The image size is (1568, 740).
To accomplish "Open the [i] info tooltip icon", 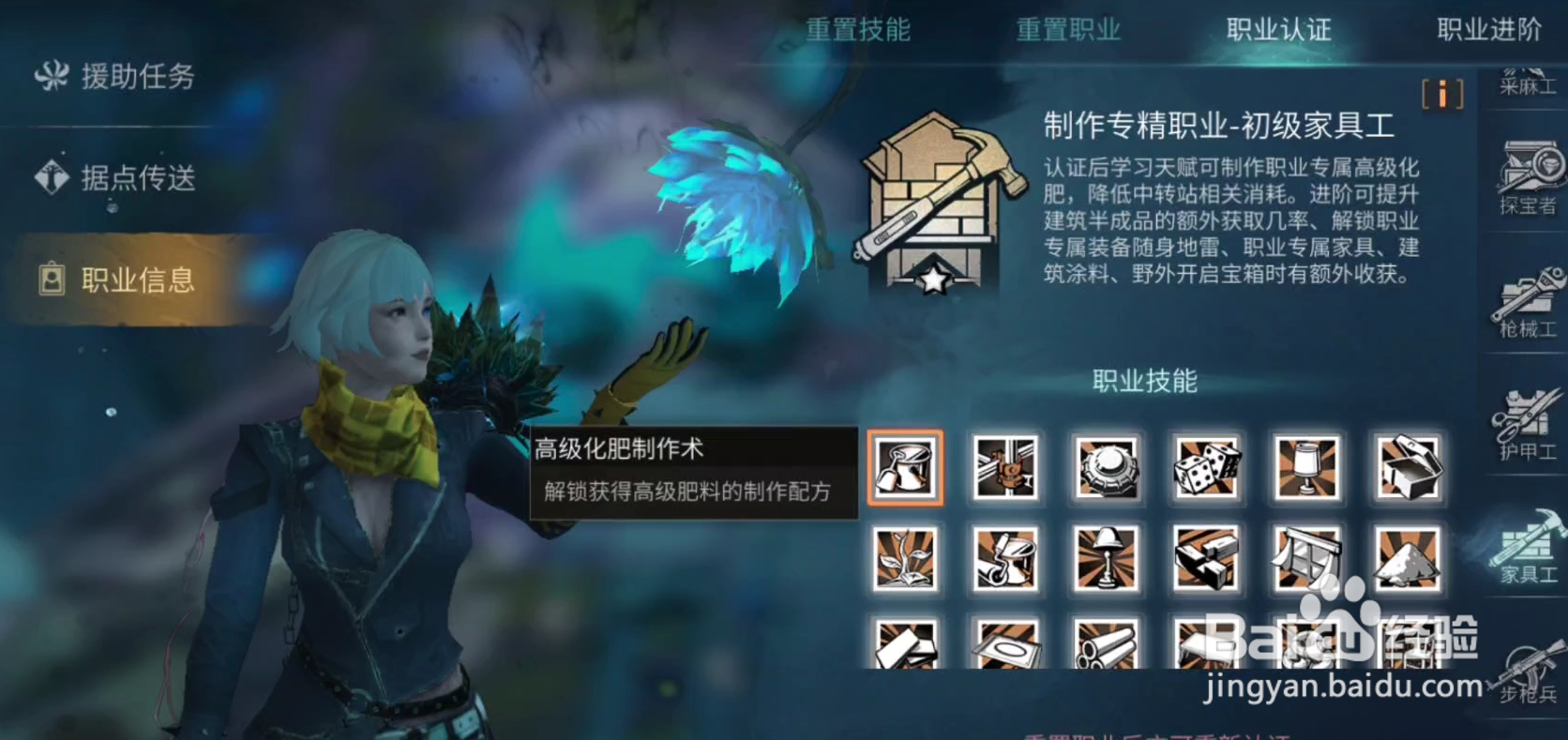I will pyautogui.click(x=1442, y=94).
